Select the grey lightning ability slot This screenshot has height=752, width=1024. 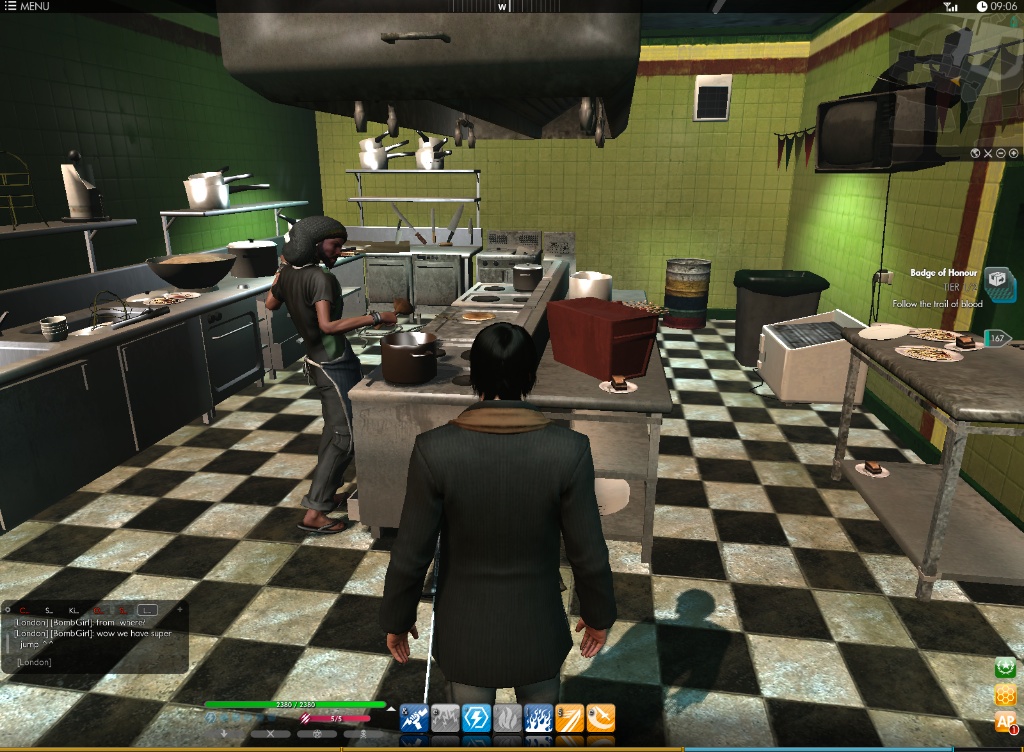coord(445,717)
